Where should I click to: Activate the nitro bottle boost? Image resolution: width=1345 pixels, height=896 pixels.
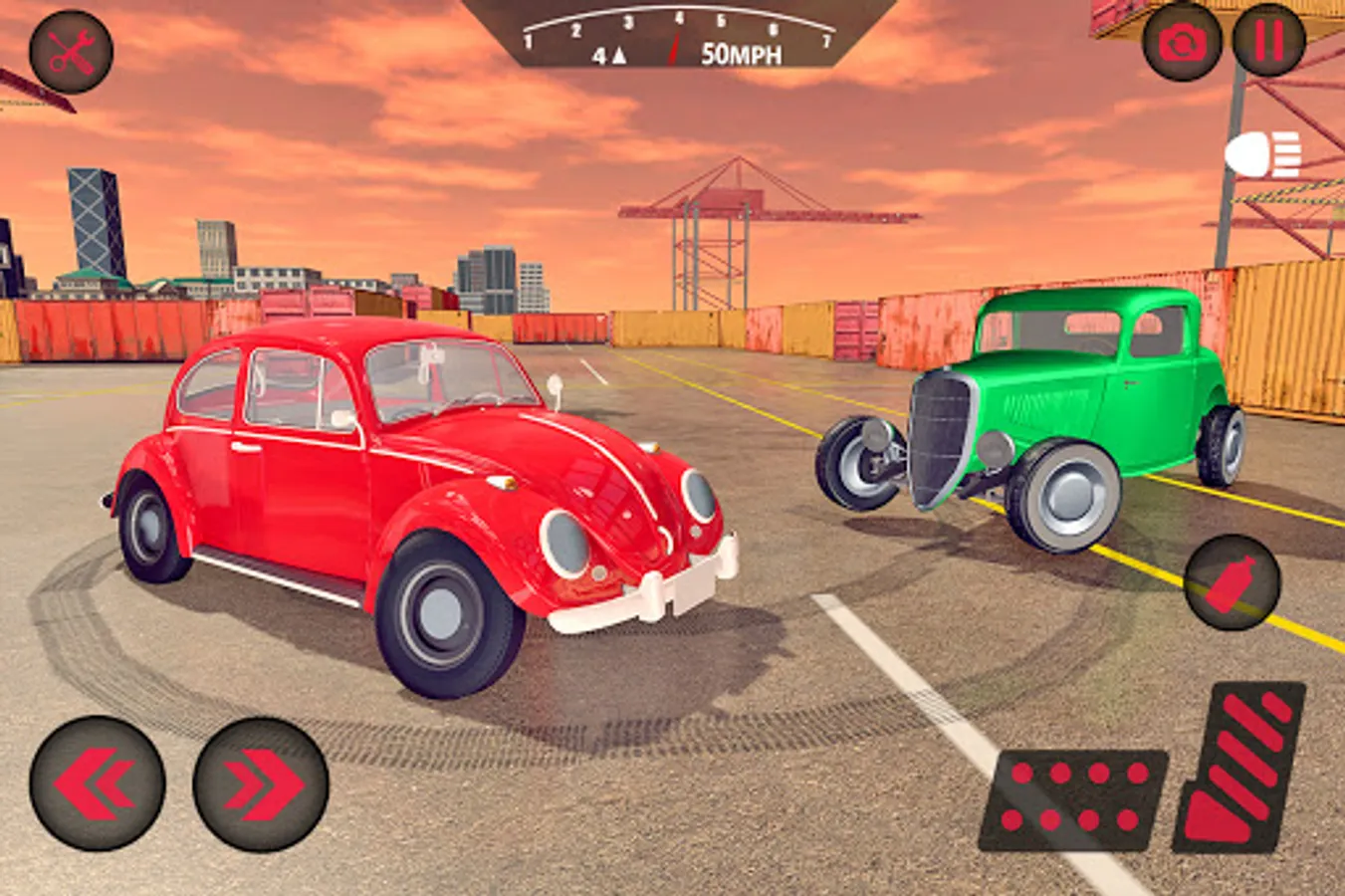point(1232,582)
